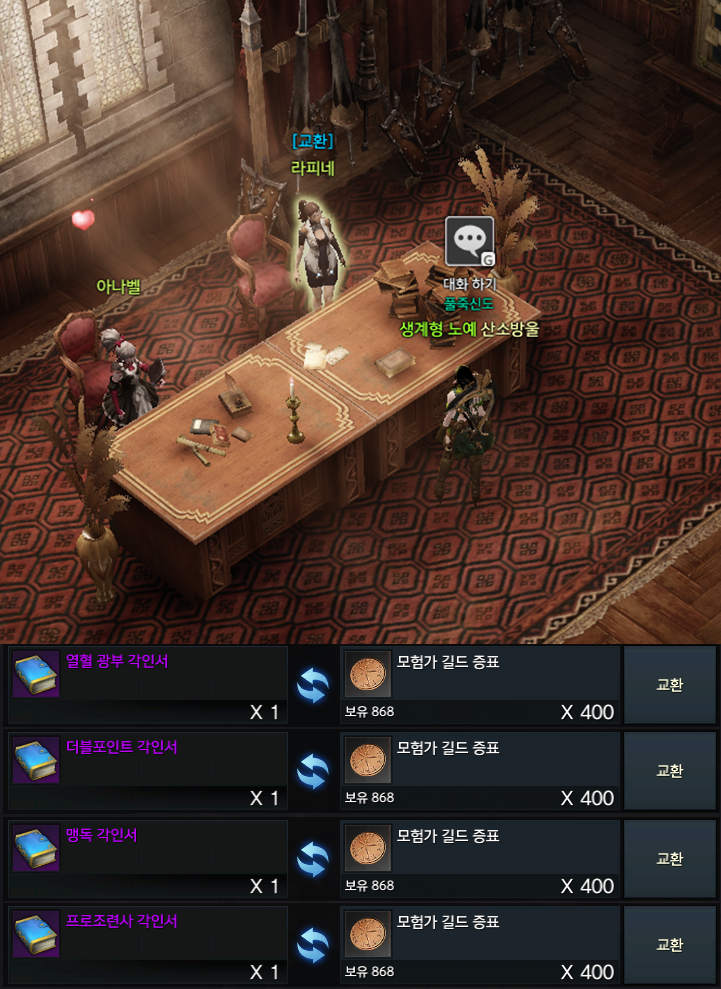Inspect the 모험가 길드 증표 coin in 더블포인트 row
The image size is (721, 989).
[367, 761]
